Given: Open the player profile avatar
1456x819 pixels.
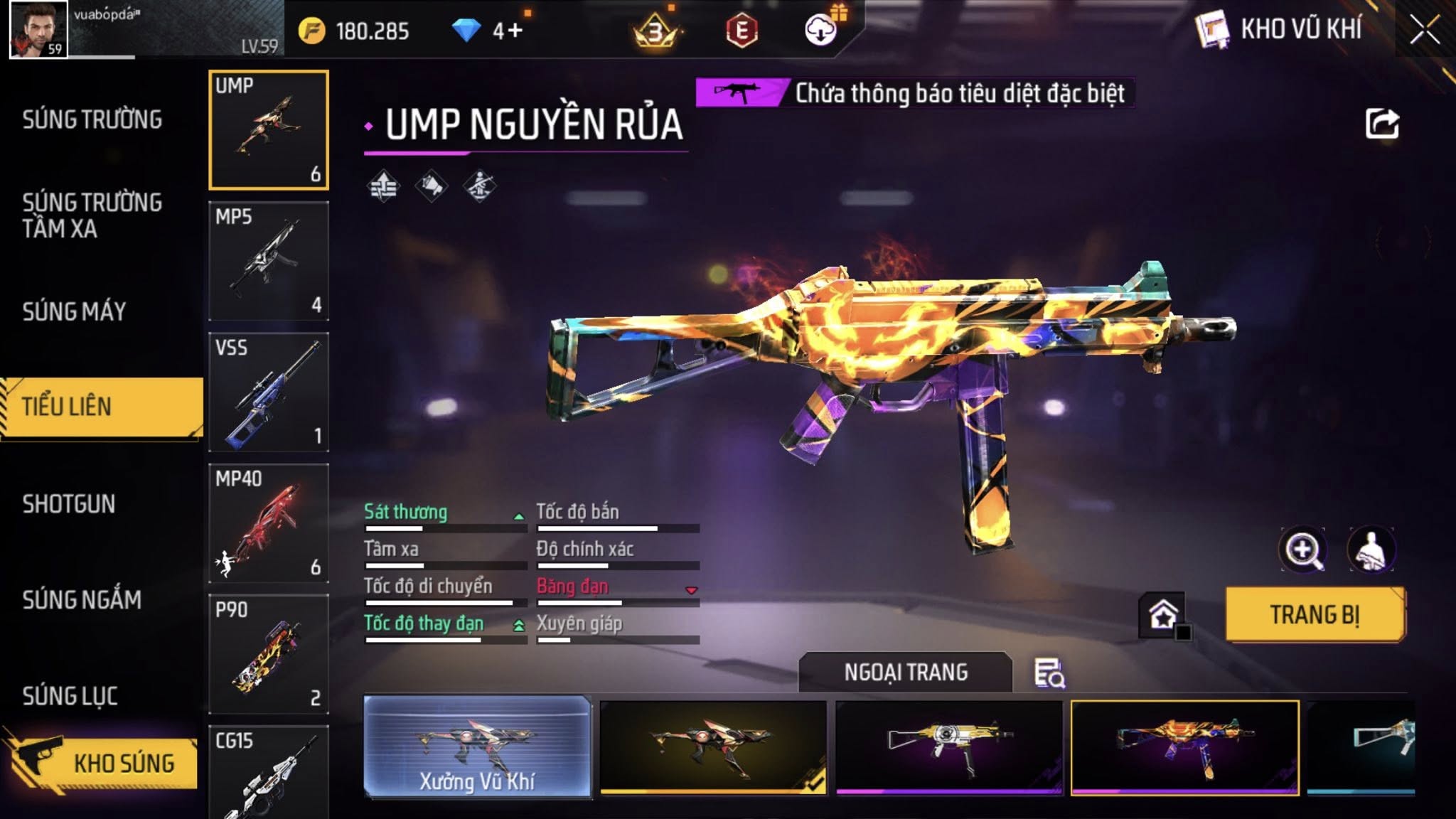Looking at the screenshot, I should point(38,29).
